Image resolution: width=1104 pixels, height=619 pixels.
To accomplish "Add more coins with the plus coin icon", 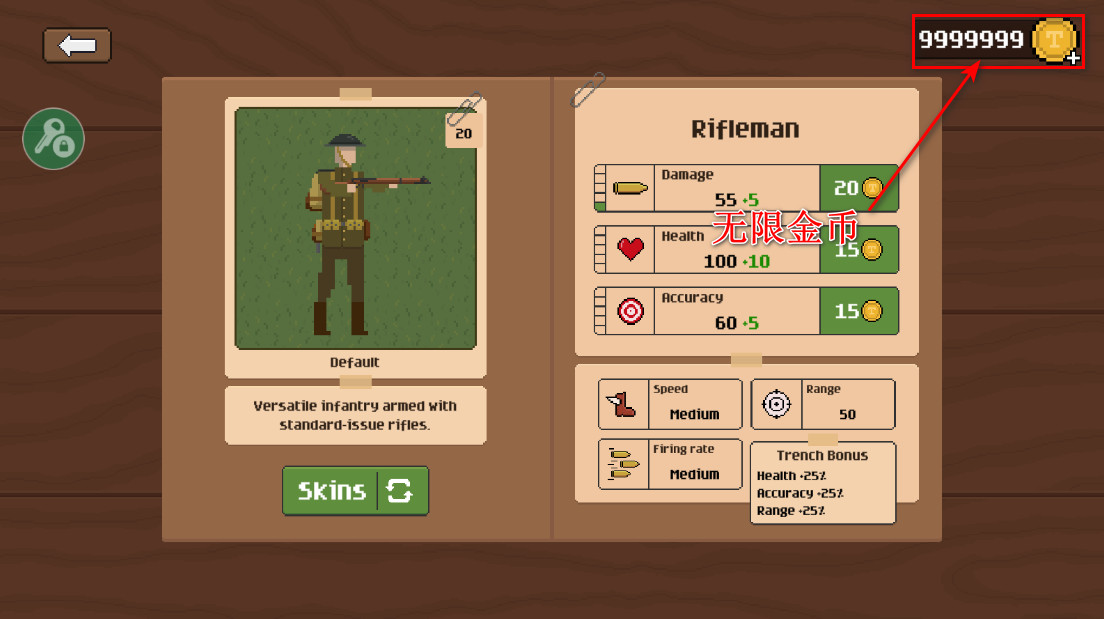I will [1055, 41].
